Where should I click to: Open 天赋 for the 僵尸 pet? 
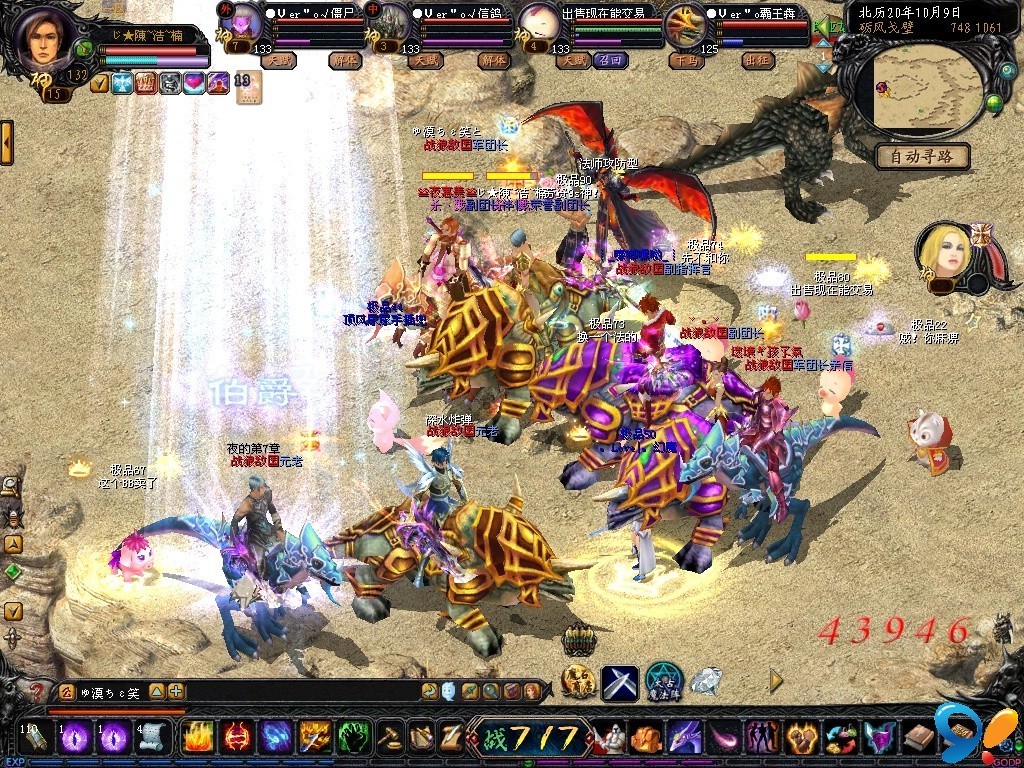278,61
